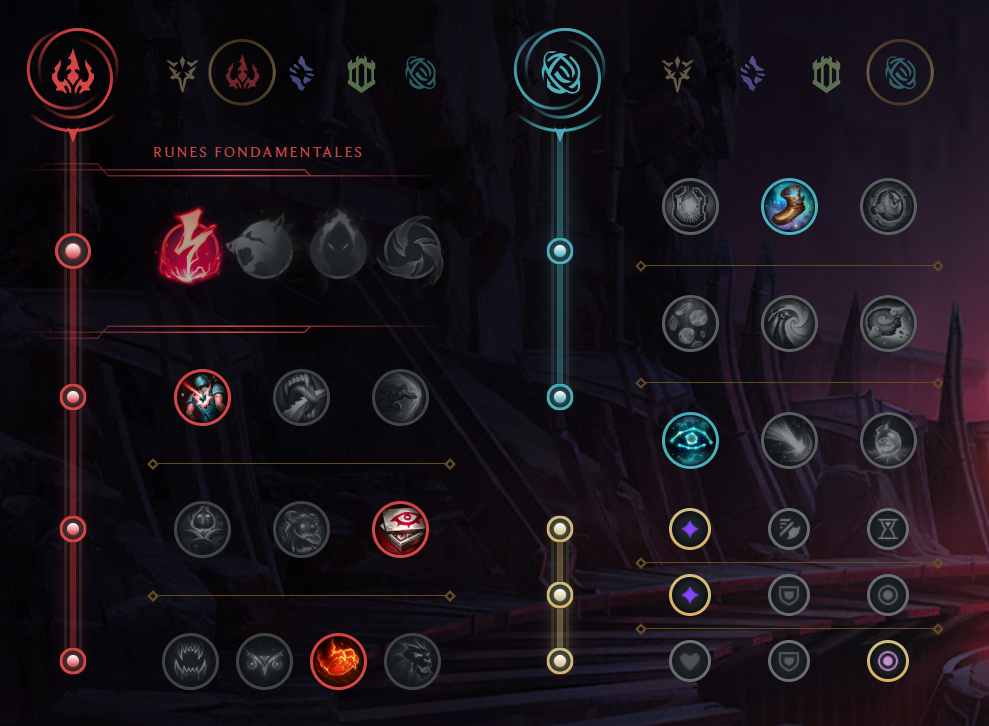Select the Approach Velocity rune
The width and height of the screenshot is (989, 726).
[x=789, y=440]
